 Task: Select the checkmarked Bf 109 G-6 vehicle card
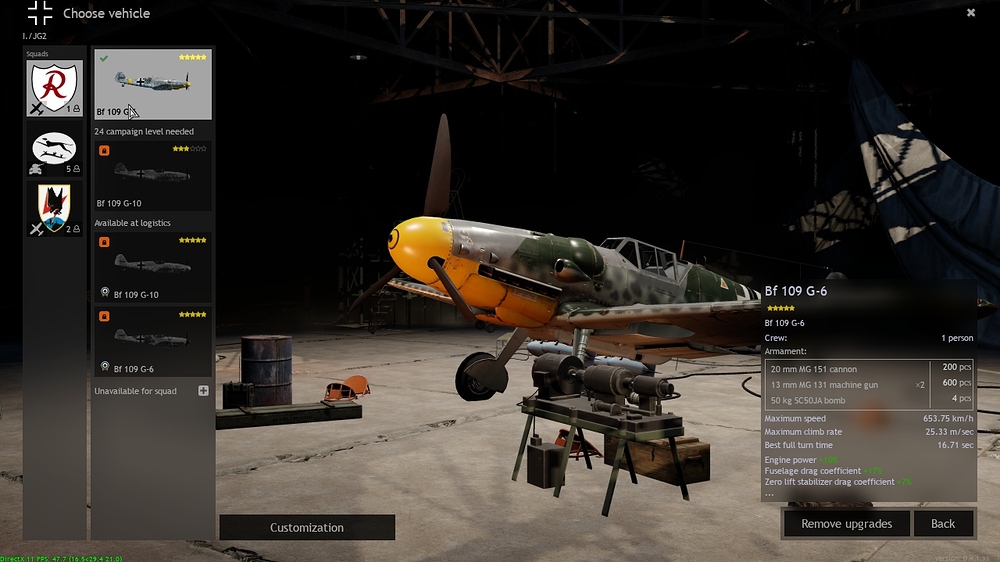(153, 84)
